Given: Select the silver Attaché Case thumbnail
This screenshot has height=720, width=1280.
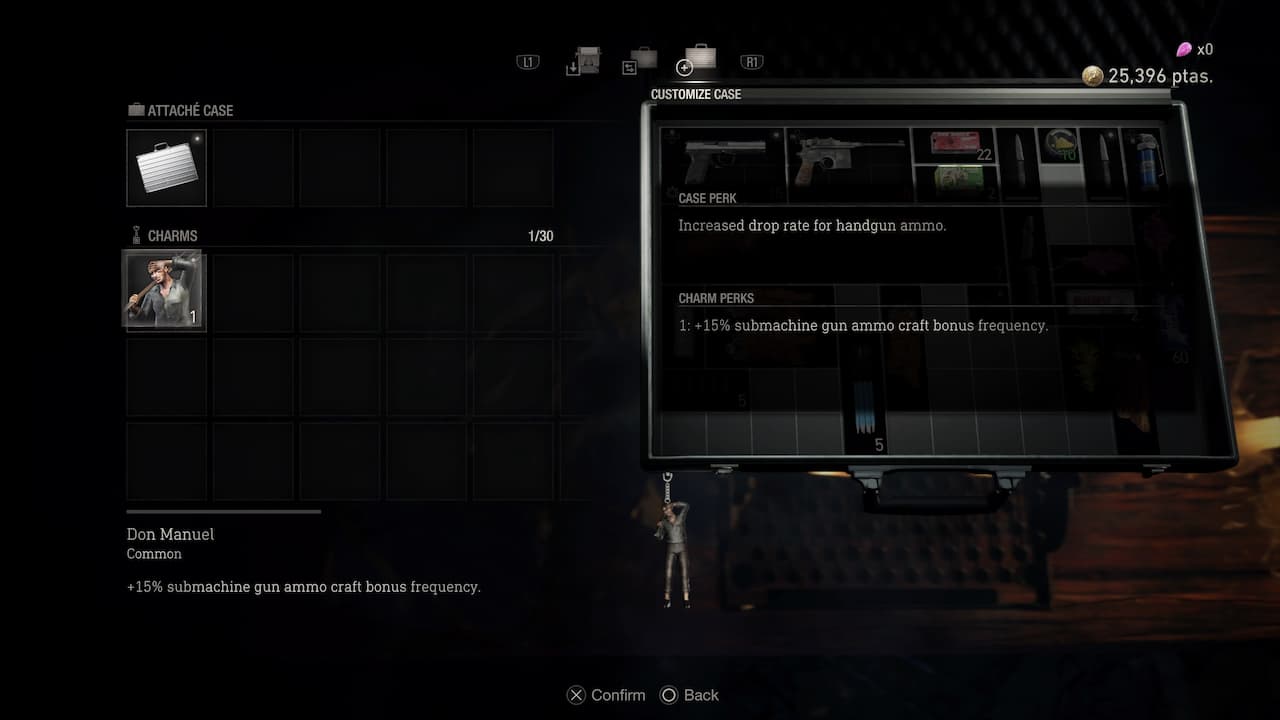Looking at the screenshot, I should pyautogui.click(x=166, y=167).
